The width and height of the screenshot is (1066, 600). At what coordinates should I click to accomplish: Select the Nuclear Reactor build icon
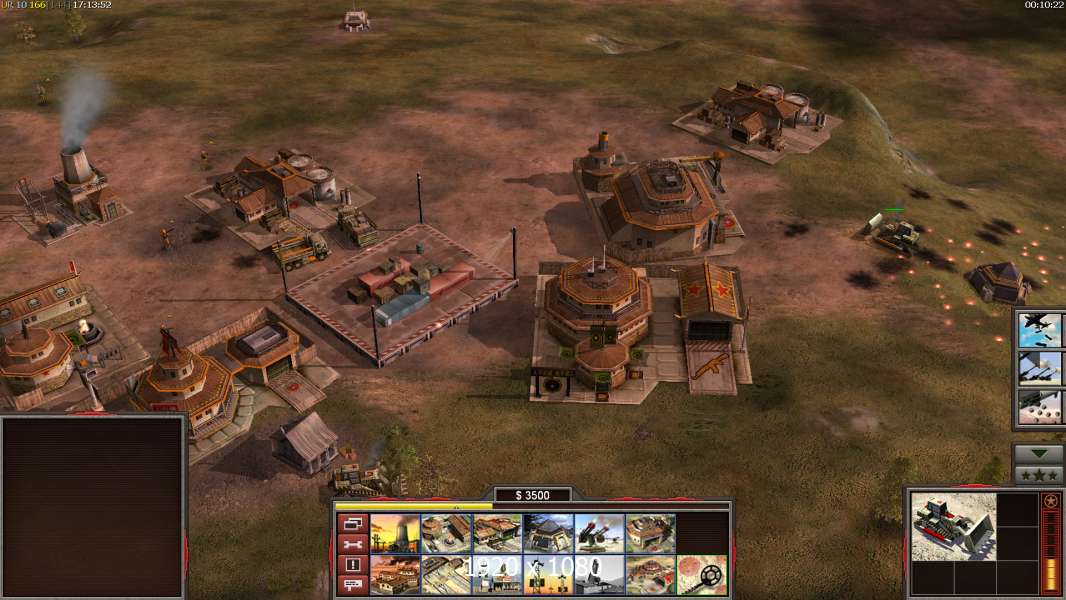[x=395, y=533]
